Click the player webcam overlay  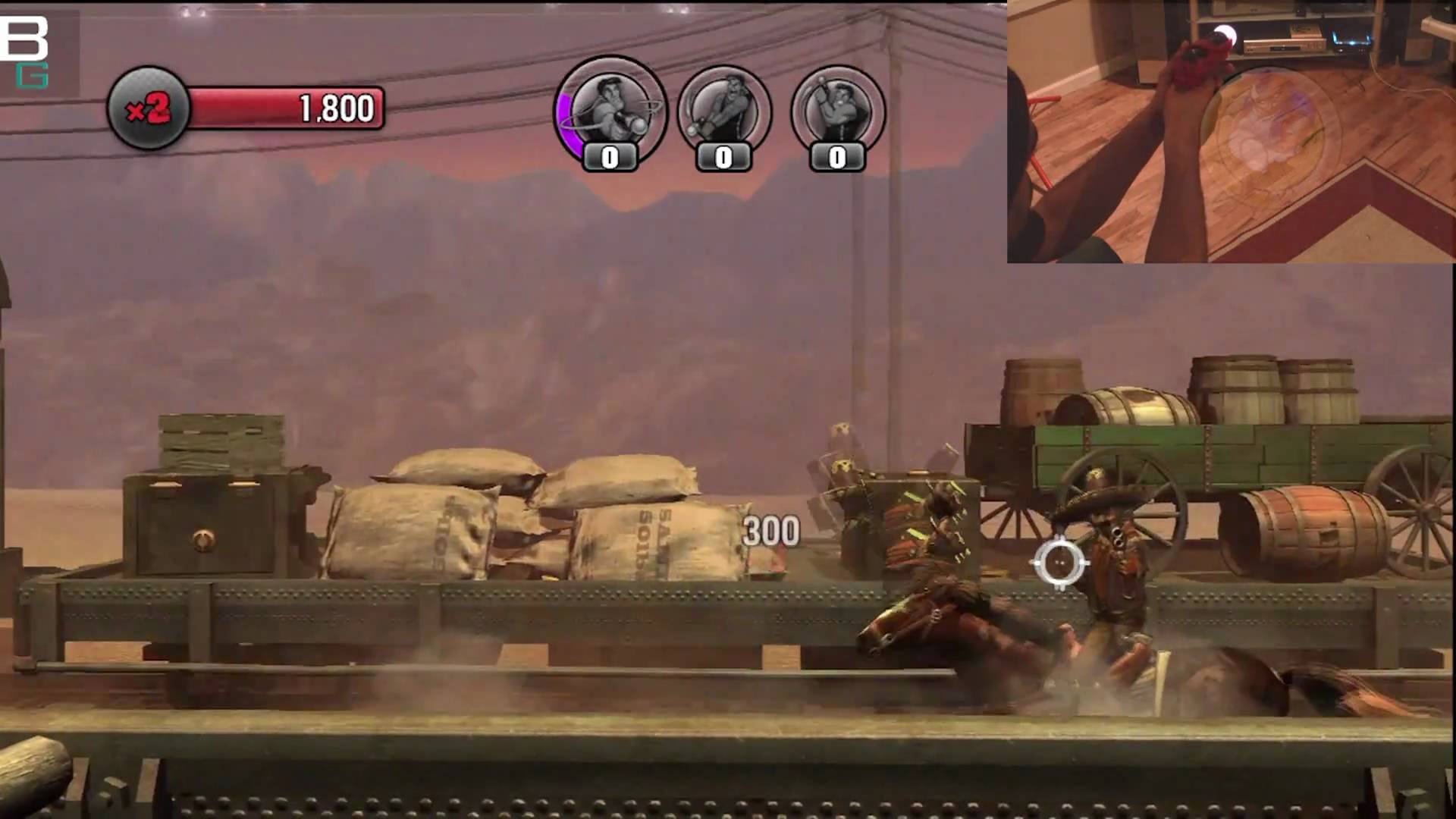pyautogui.click(x=1230, y=132)
